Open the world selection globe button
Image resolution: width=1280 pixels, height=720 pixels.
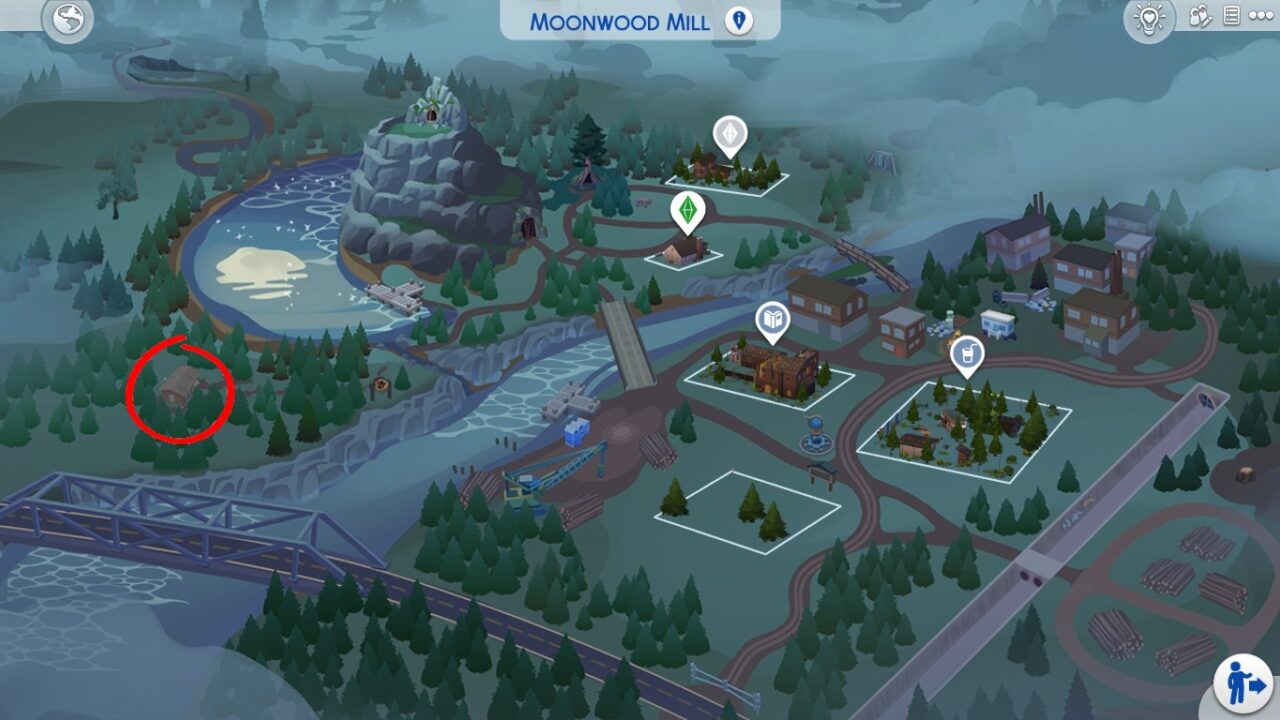pos(67,20)
